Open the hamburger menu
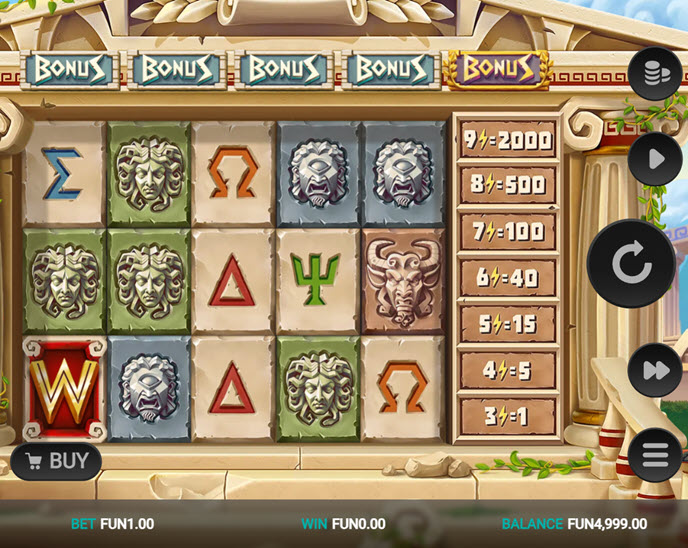688x548 pixels. point(655,455)
